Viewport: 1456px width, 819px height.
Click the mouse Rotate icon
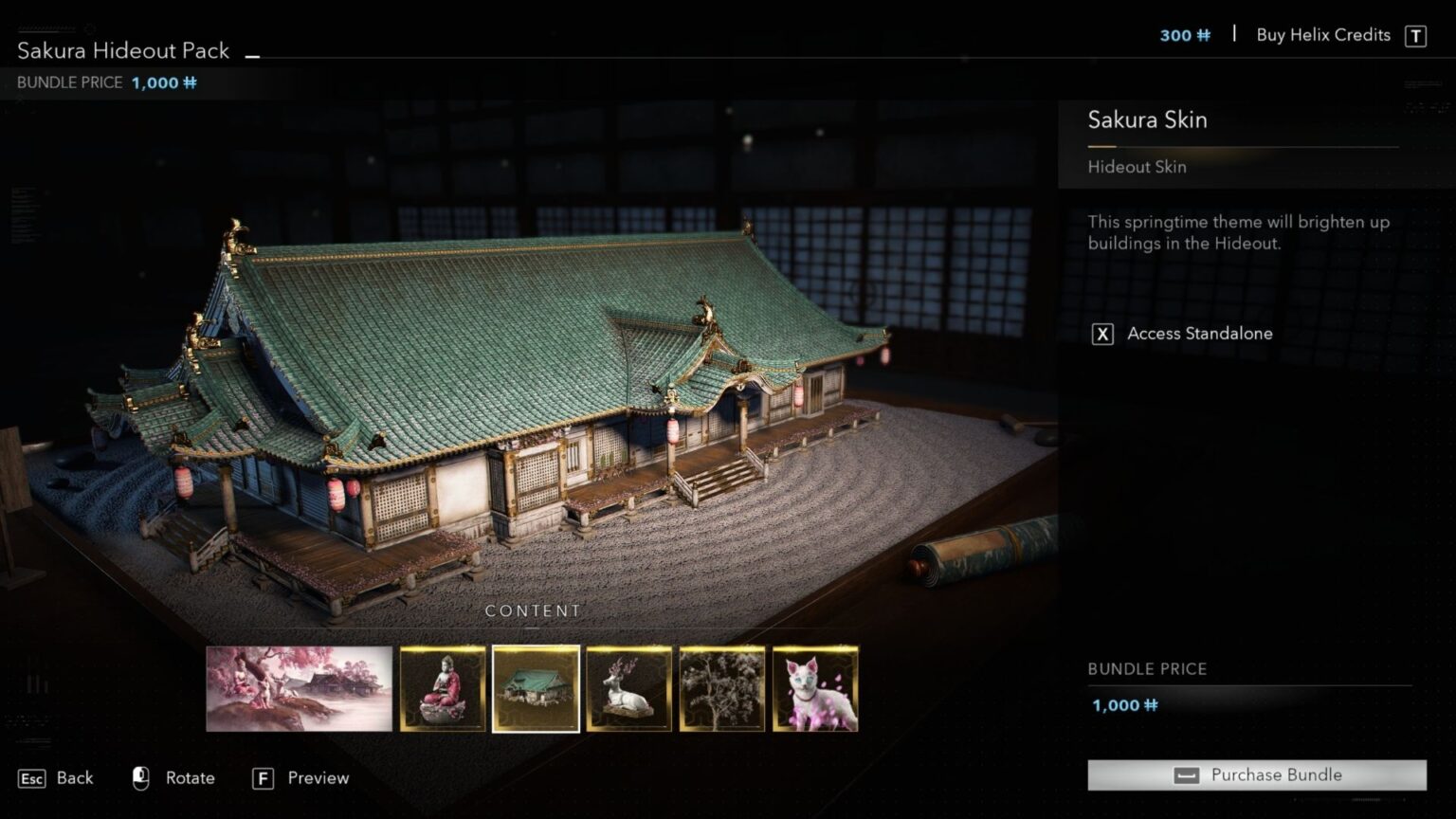tap(140, 777)
